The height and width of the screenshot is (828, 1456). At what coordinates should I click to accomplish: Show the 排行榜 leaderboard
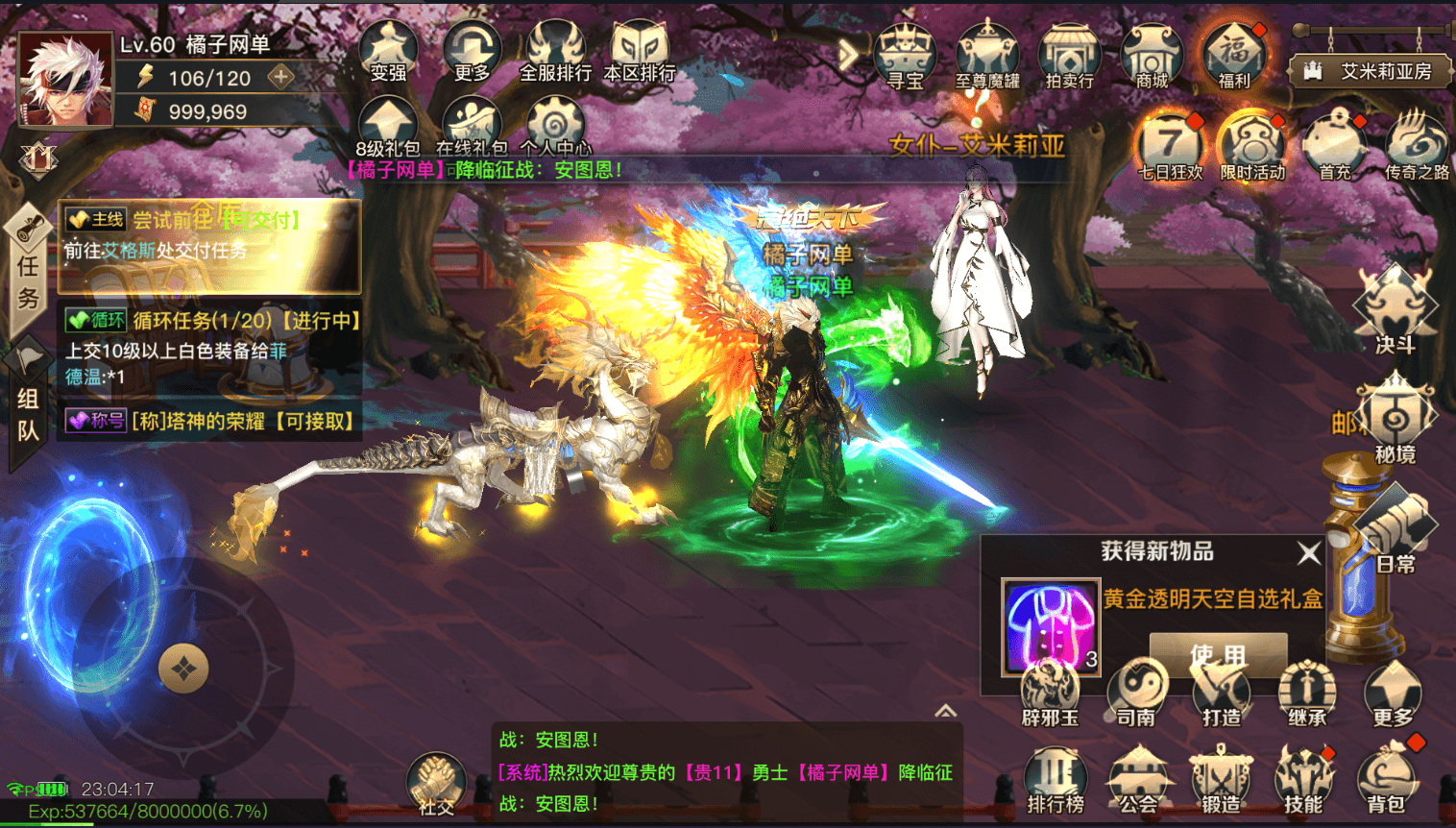pos(1056,780)
